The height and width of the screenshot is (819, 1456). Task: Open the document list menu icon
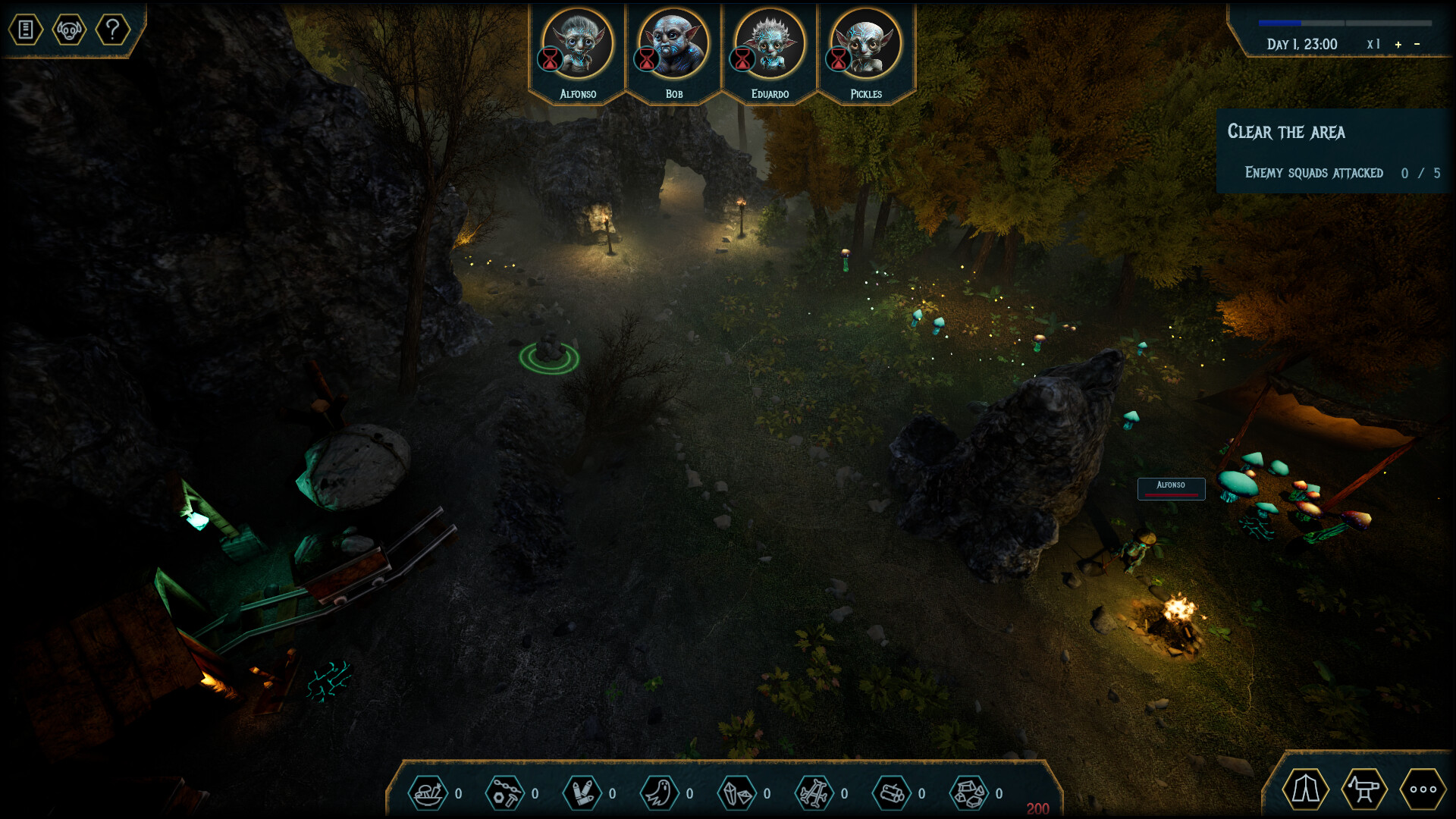tap(26, 30)
